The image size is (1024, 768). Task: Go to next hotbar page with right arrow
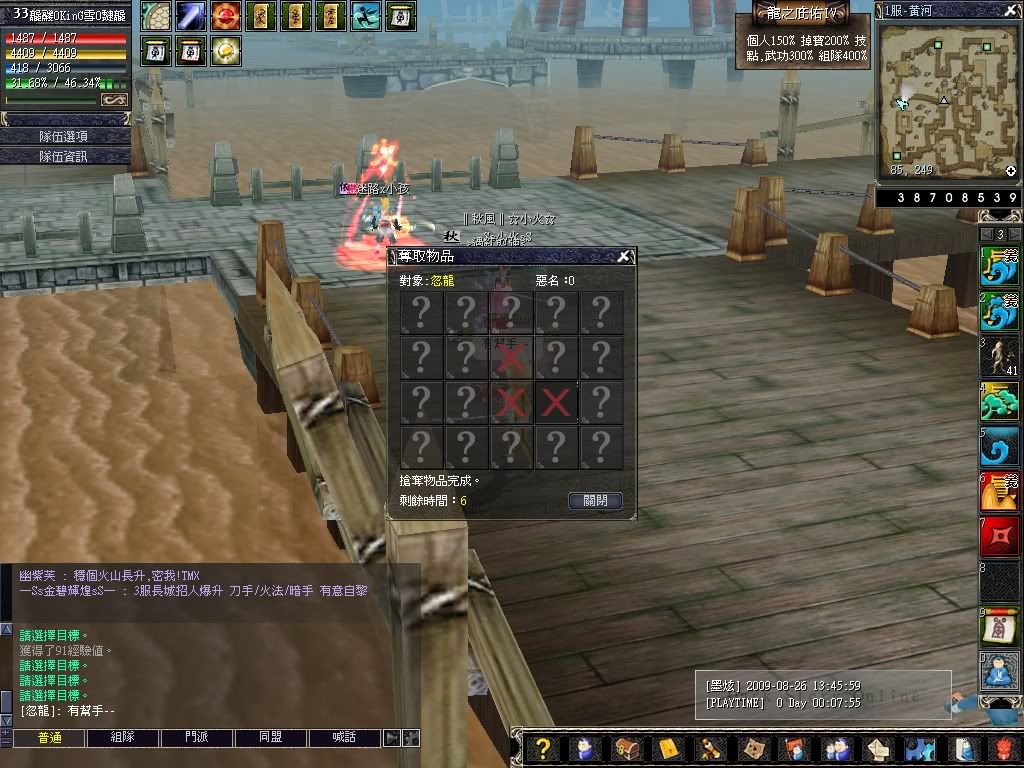[x=1014, y=234]
